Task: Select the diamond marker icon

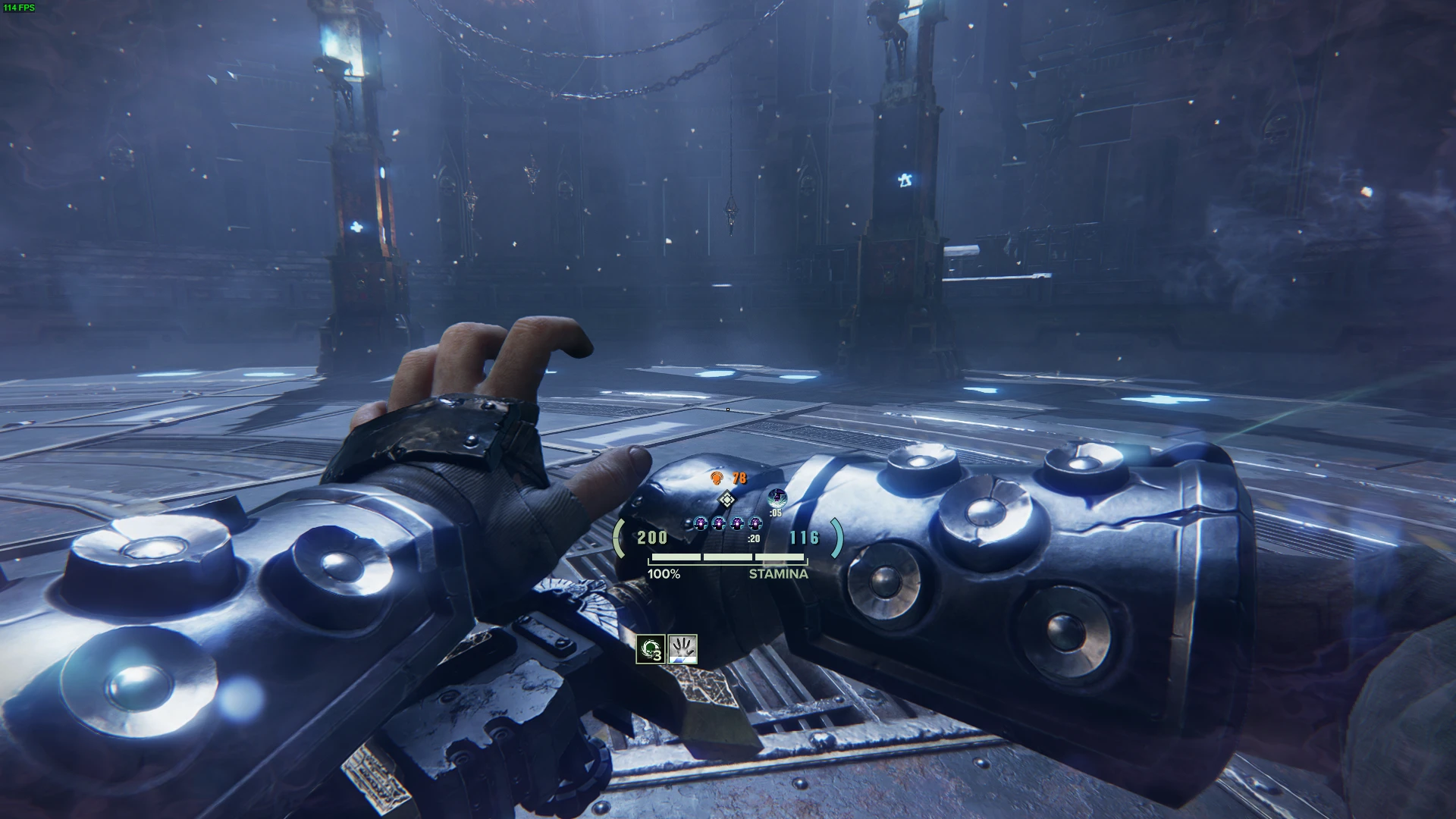Action: click(x=726, y=499)
